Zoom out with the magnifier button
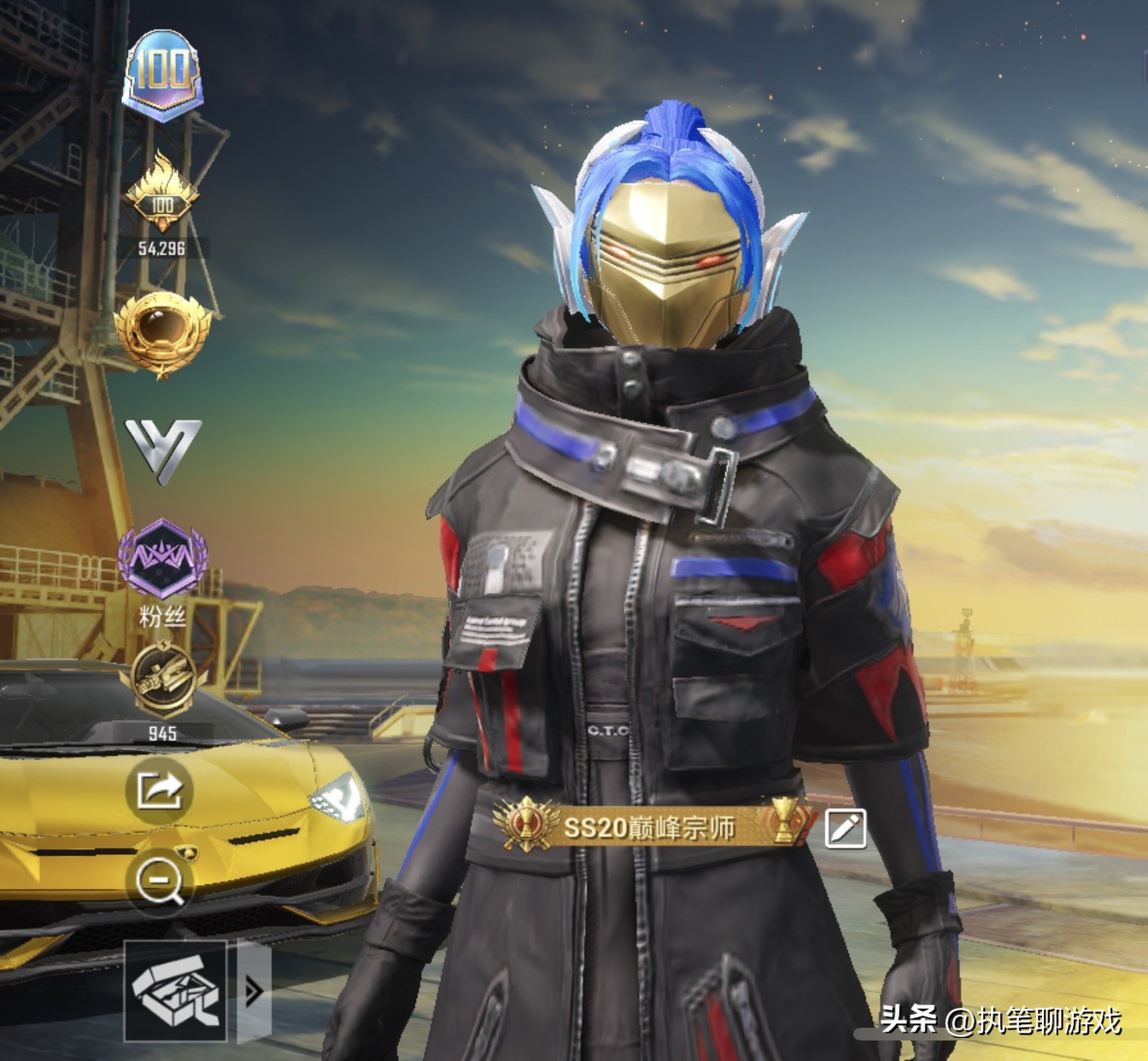Screen dimensions: 1148x1061 coord(160,882)
